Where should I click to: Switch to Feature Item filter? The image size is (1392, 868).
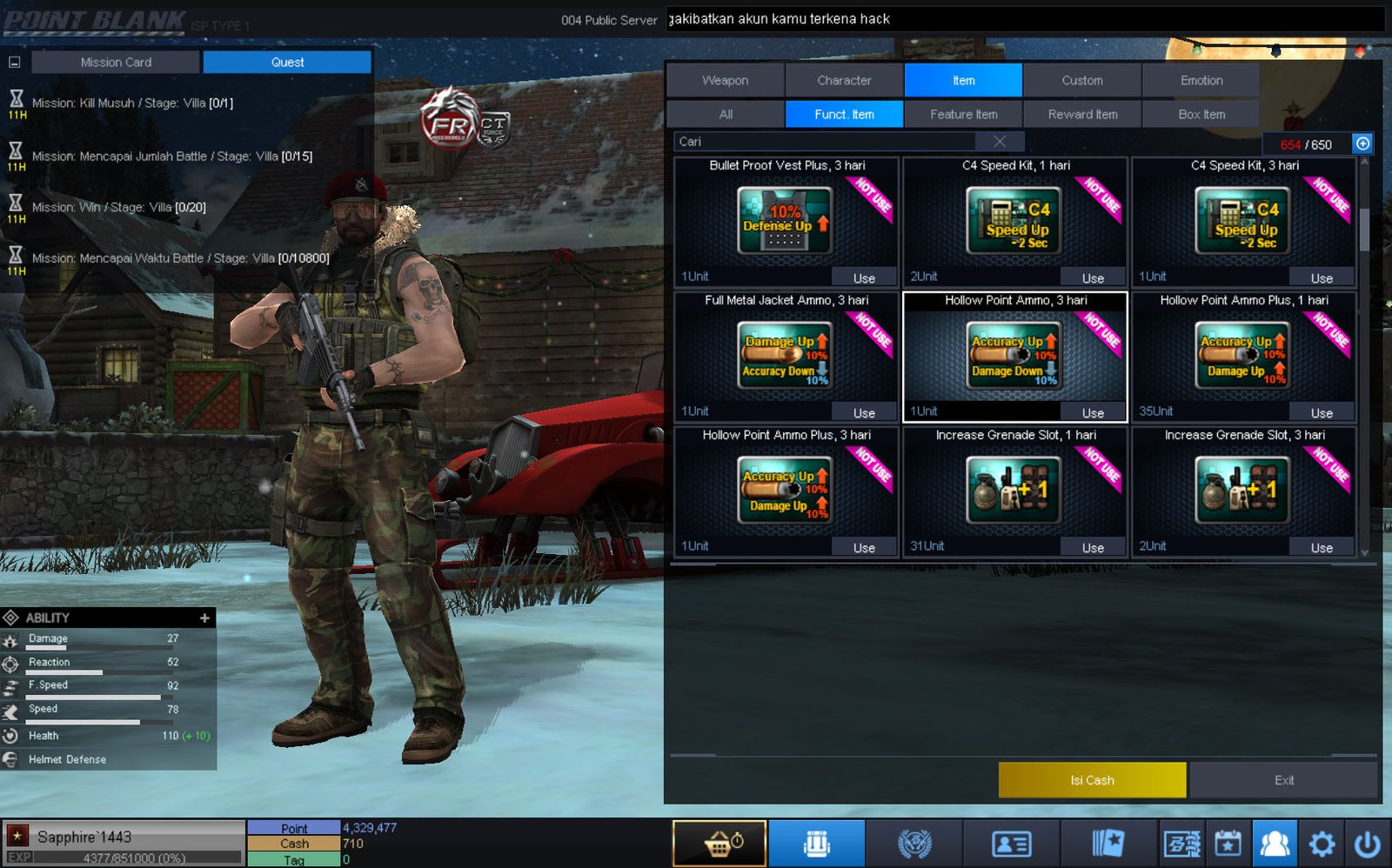pyautogui.click(x=963, y=114)
